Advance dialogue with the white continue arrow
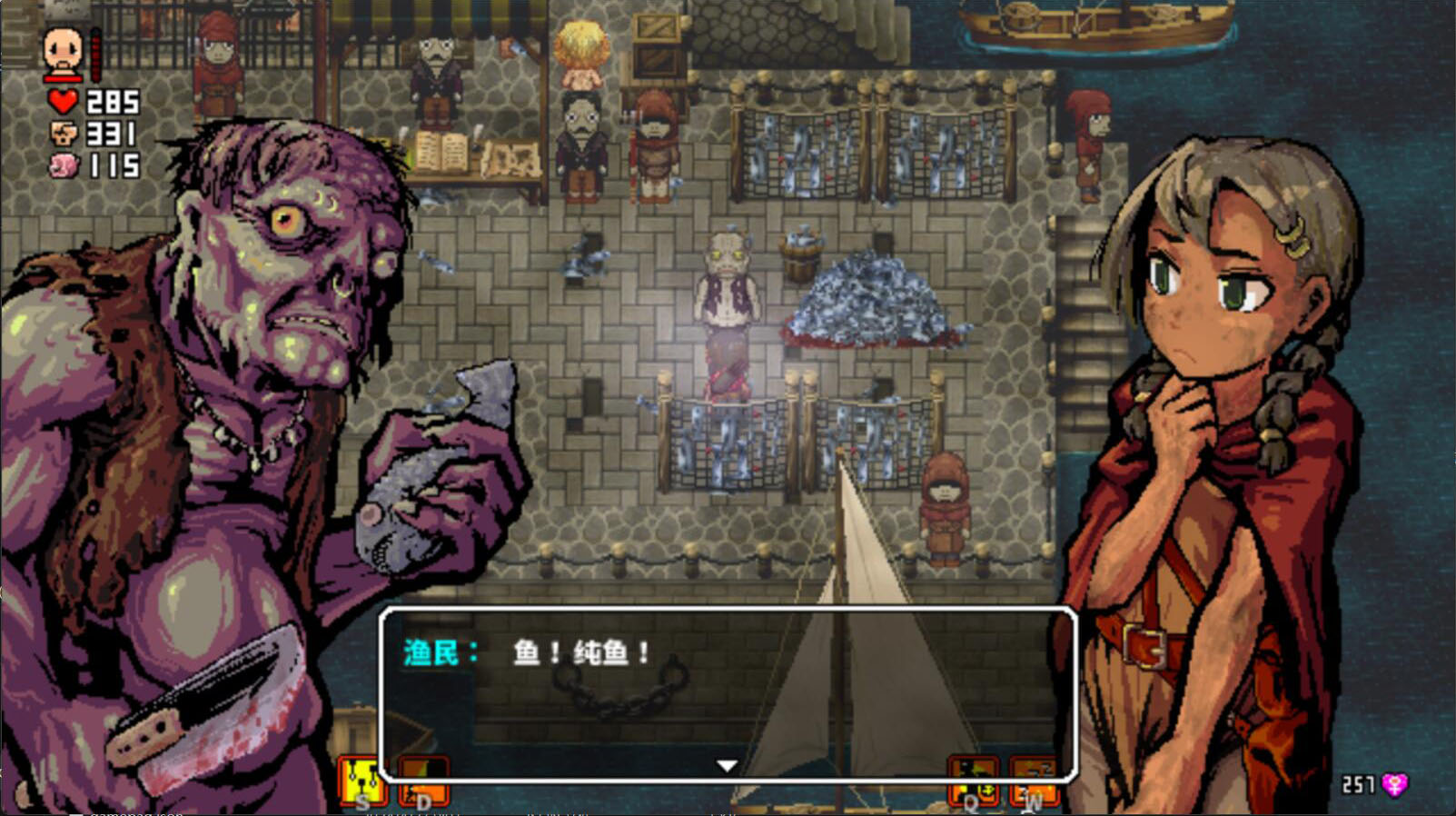1456x816 pixels. point(726,766)
